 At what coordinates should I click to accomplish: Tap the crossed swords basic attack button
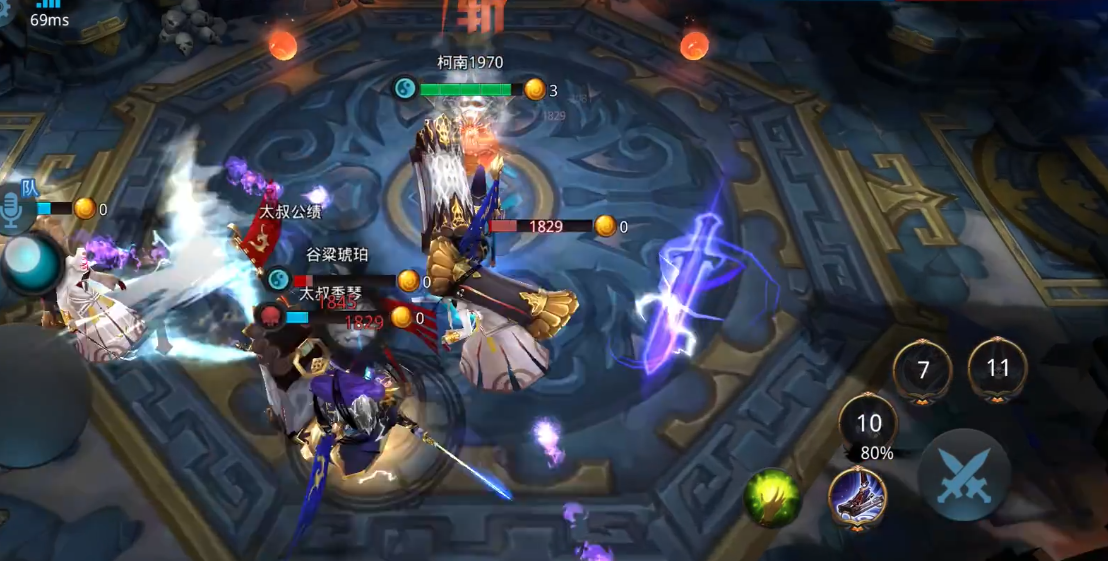(x=964, y=475)
